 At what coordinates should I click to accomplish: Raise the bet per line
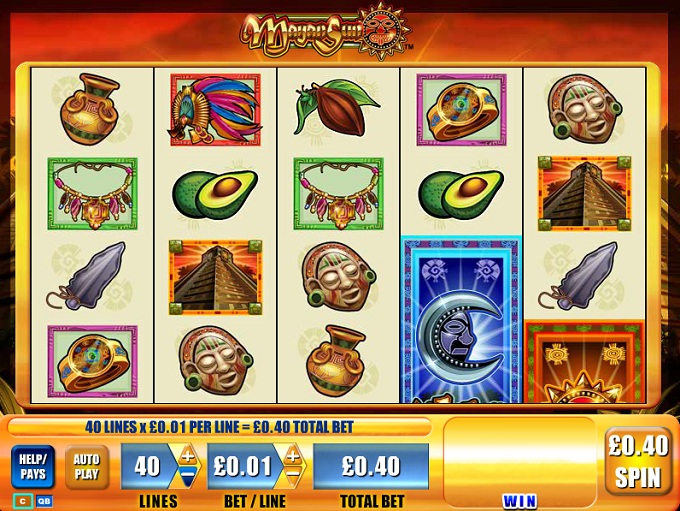[x=293, y=456]
